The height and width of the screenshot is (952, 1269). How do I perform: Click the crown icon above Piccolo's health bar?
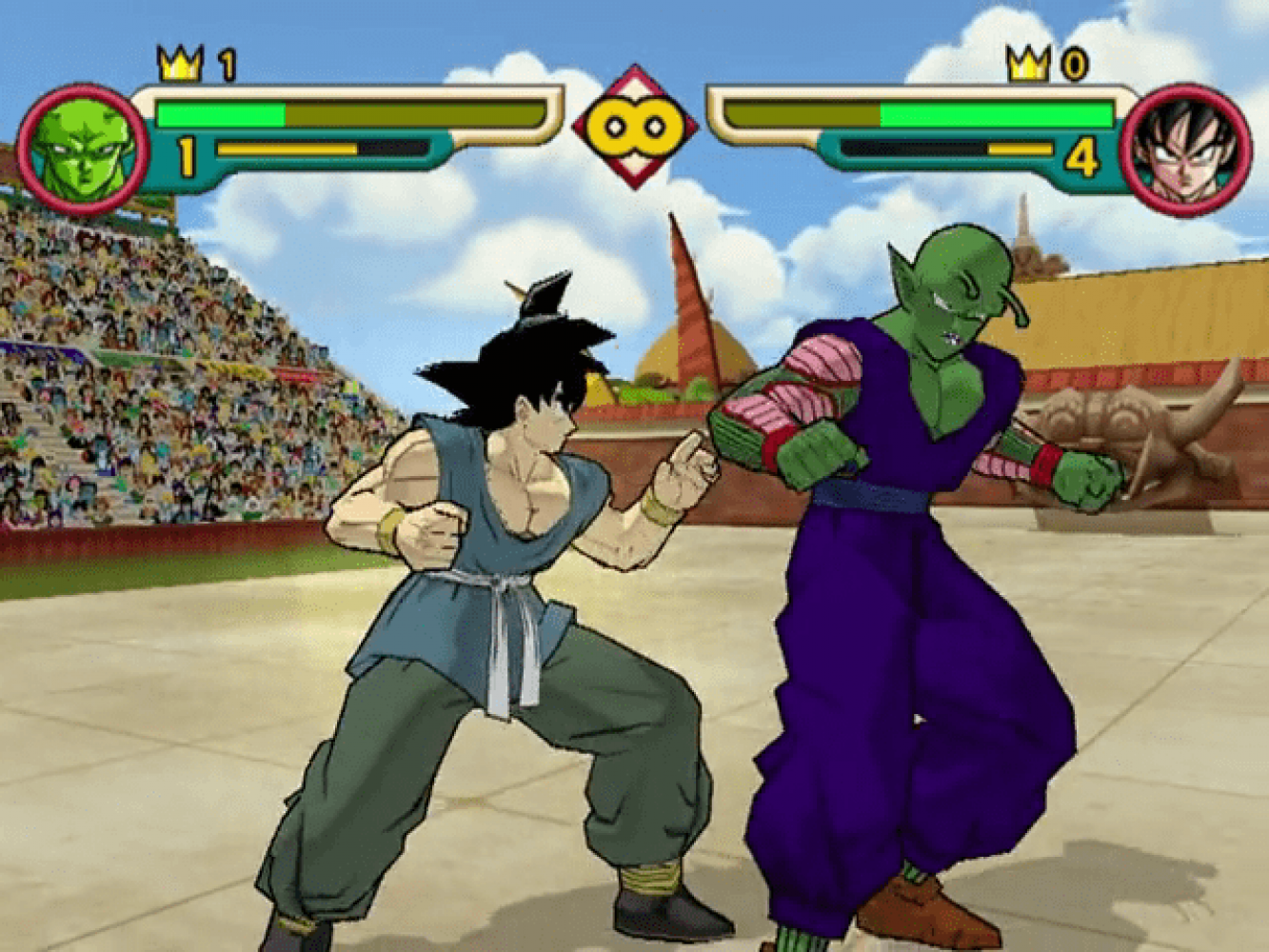click(x=180, y=65)
